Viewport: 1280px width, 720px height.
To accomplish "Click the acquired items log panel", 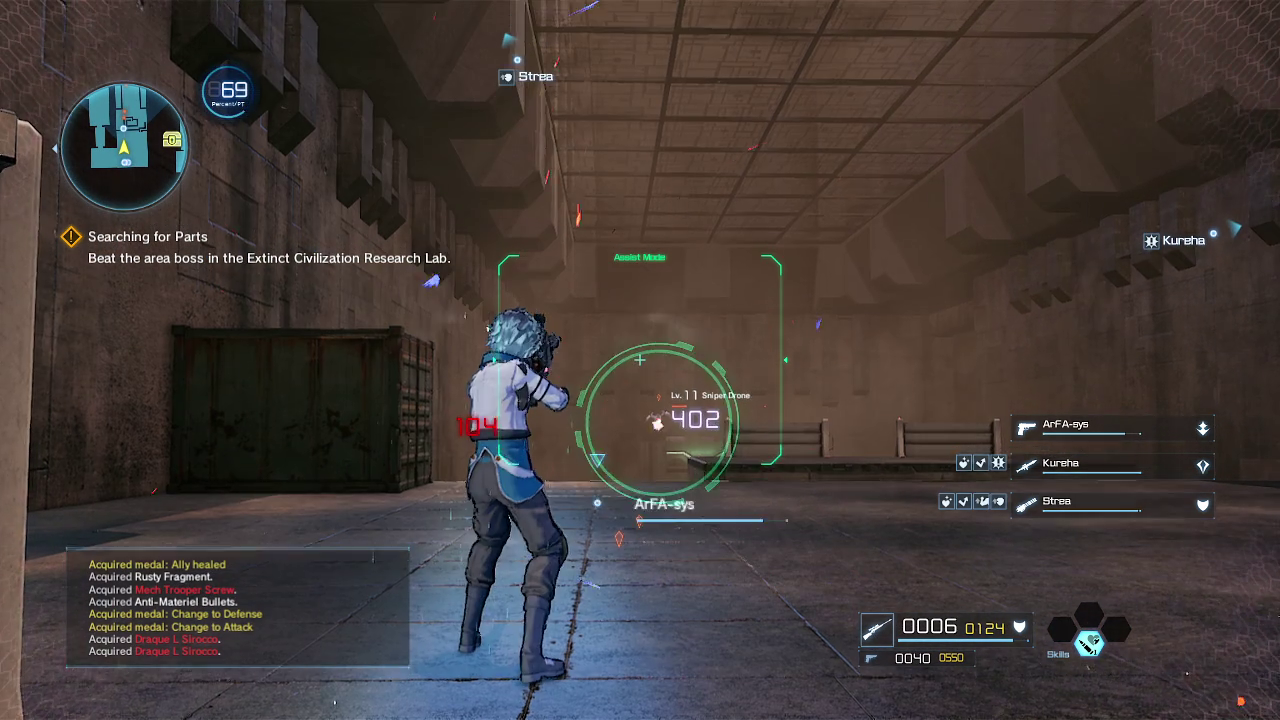I will (x=237, y=608).
